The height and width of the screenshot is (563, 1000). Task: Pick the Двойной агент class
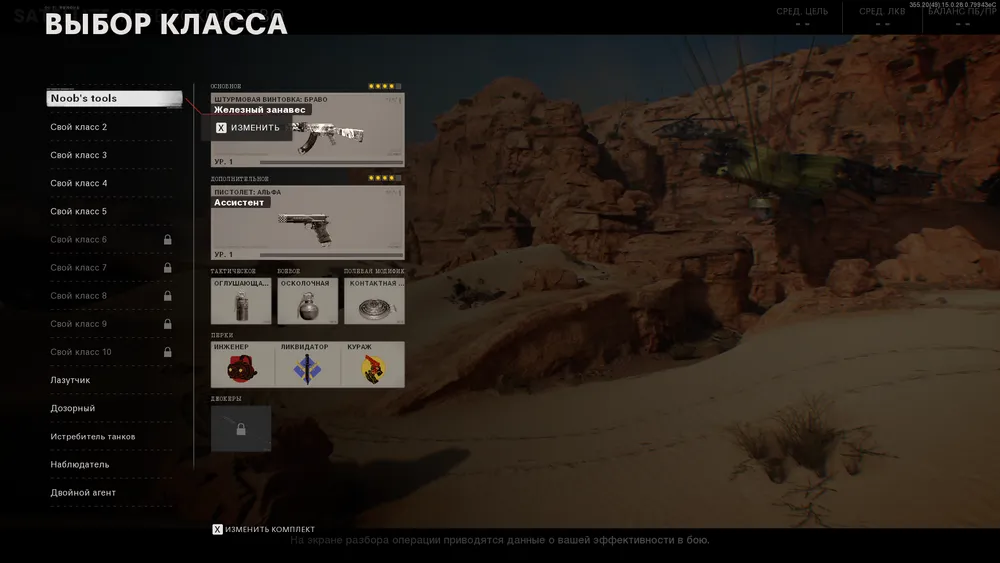point(112,492)
